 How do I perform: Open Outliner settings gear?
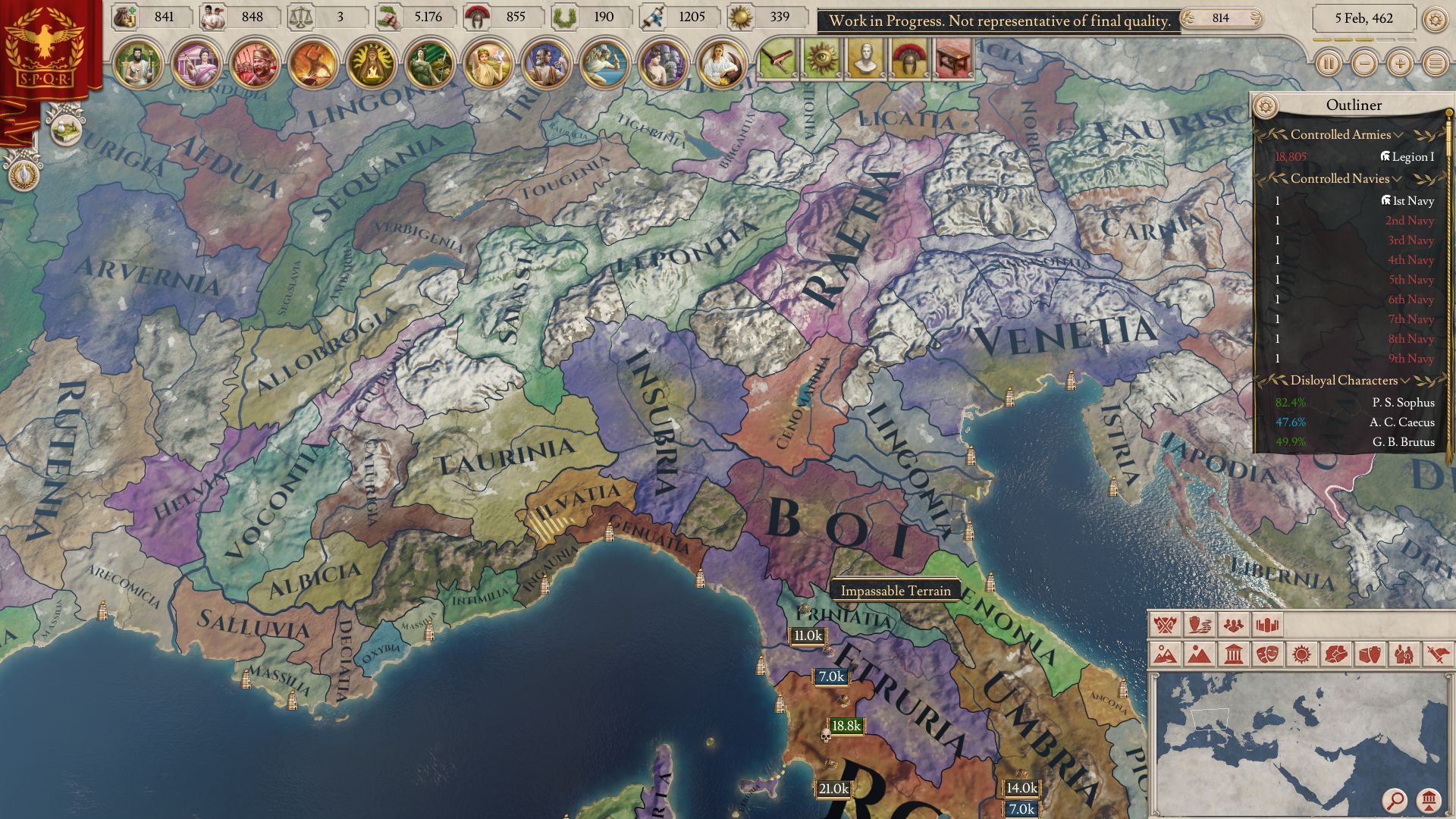pyautogui.click(x=1264, y=105)
